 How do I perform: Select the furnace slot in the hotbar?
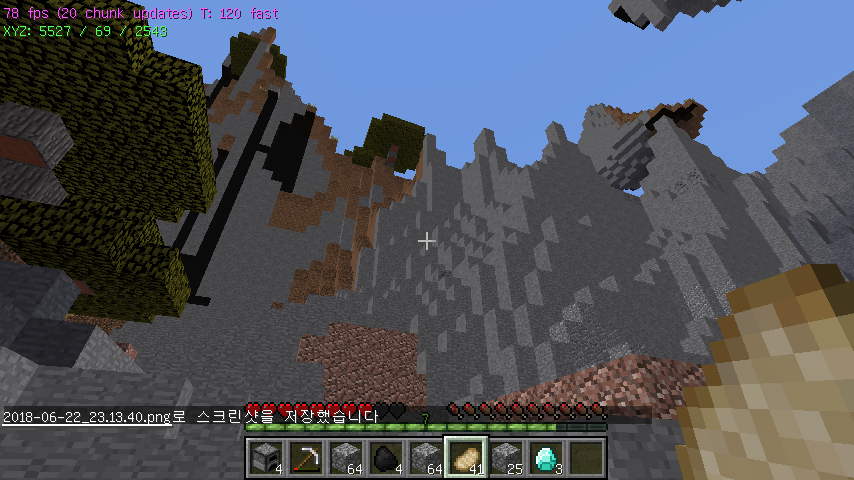(265, 456)
